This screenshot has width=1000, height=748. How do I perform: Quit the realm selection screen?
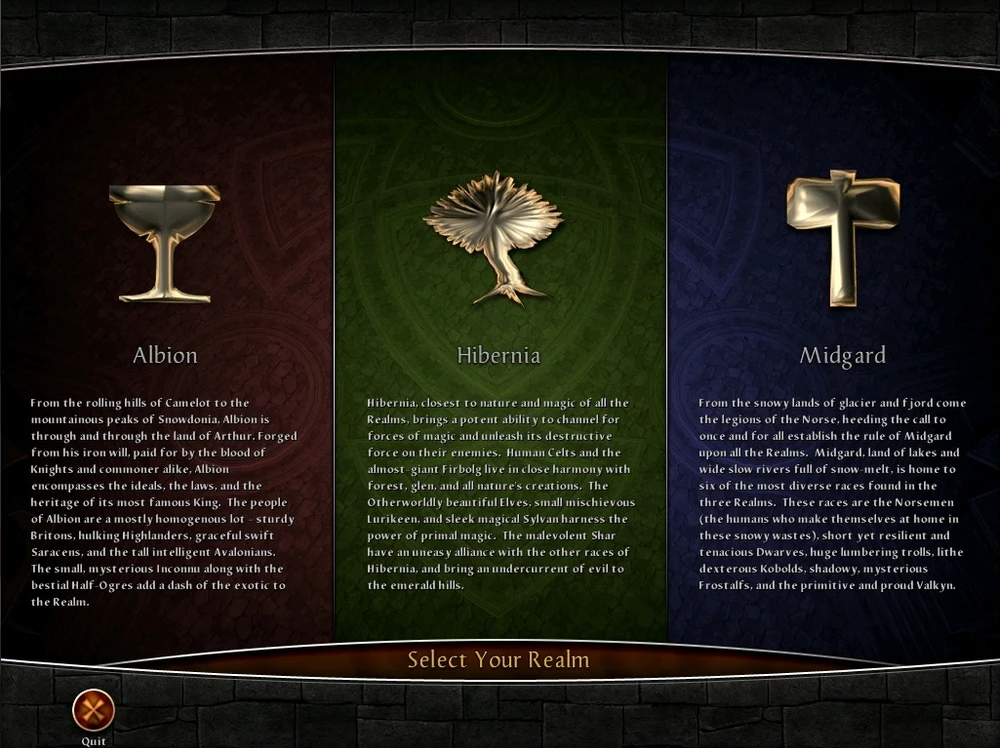(x=94, y=710)
